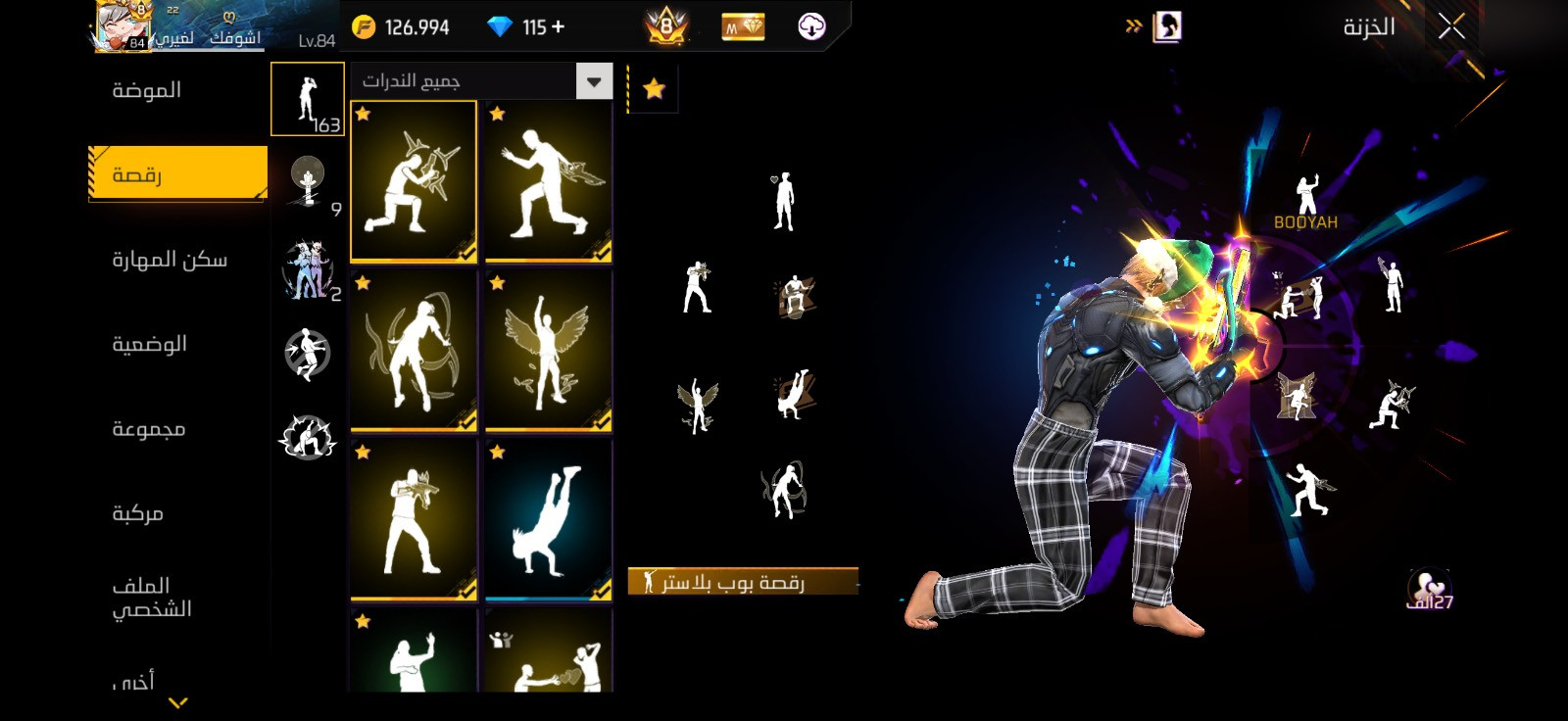1568x721 pixels.
Task: Select the handstand emote with blue glow
Action: point(548,519)
